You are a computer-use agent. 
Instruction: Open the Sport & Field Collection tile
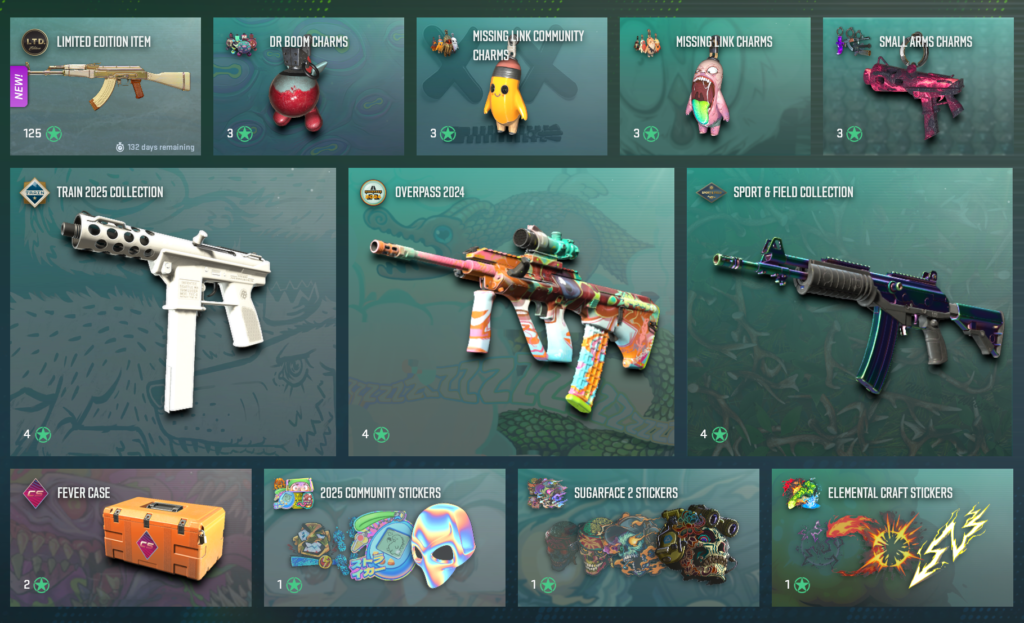850,312
